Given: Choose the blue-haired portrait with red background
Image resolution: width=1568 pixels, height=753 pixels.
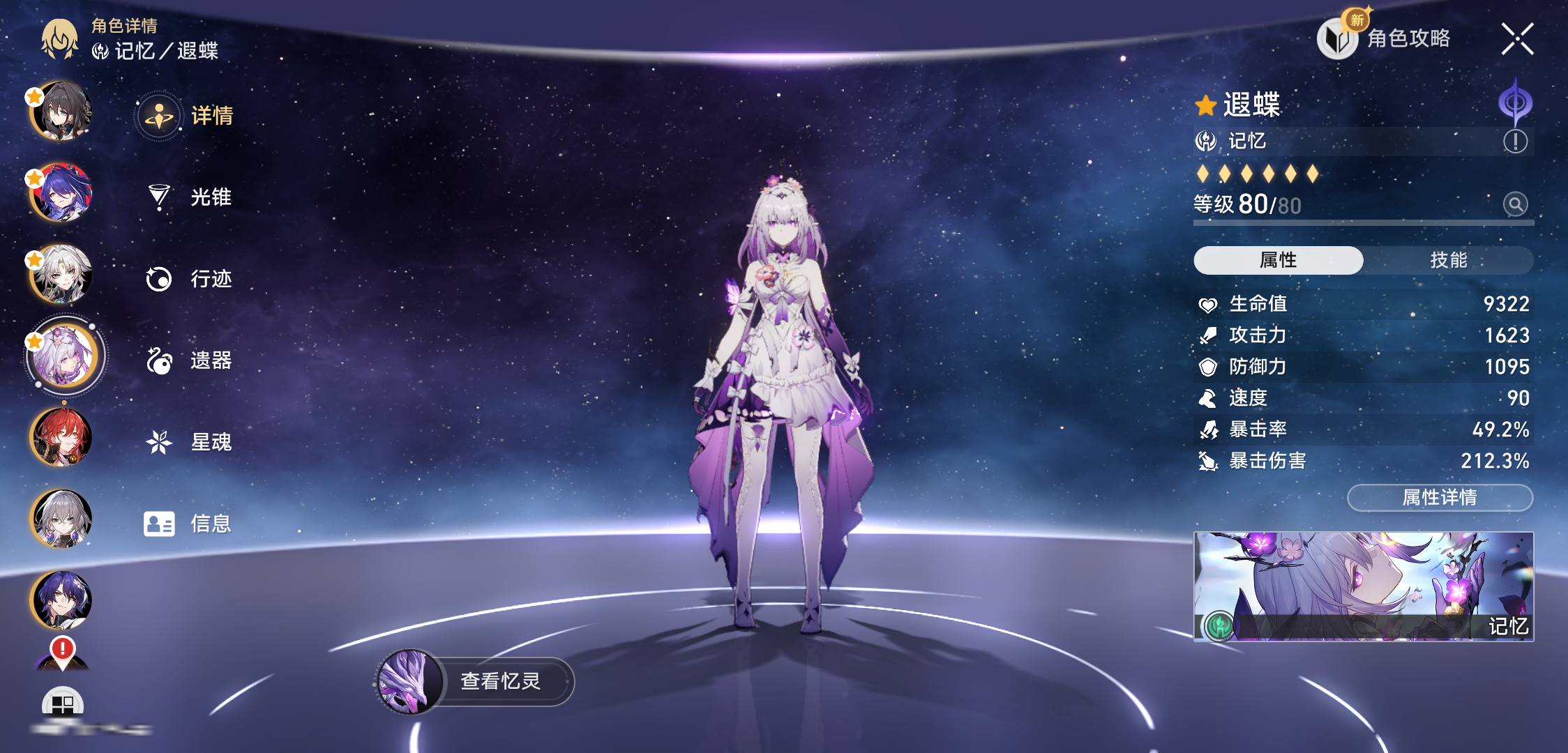Looking at the screenshot, I should click(61, 192).
